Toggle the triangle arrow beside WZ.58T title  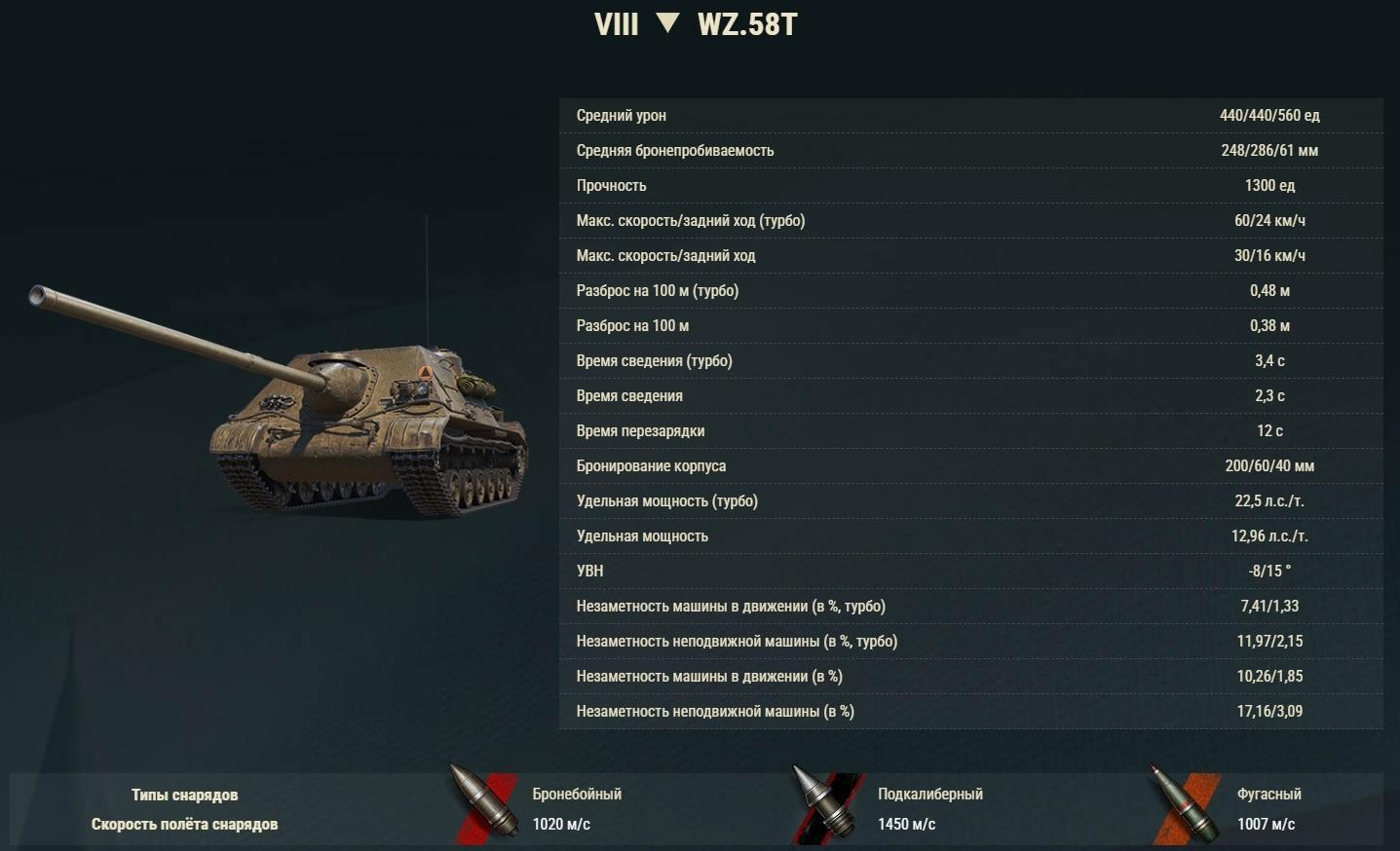[x=667, y=22]
